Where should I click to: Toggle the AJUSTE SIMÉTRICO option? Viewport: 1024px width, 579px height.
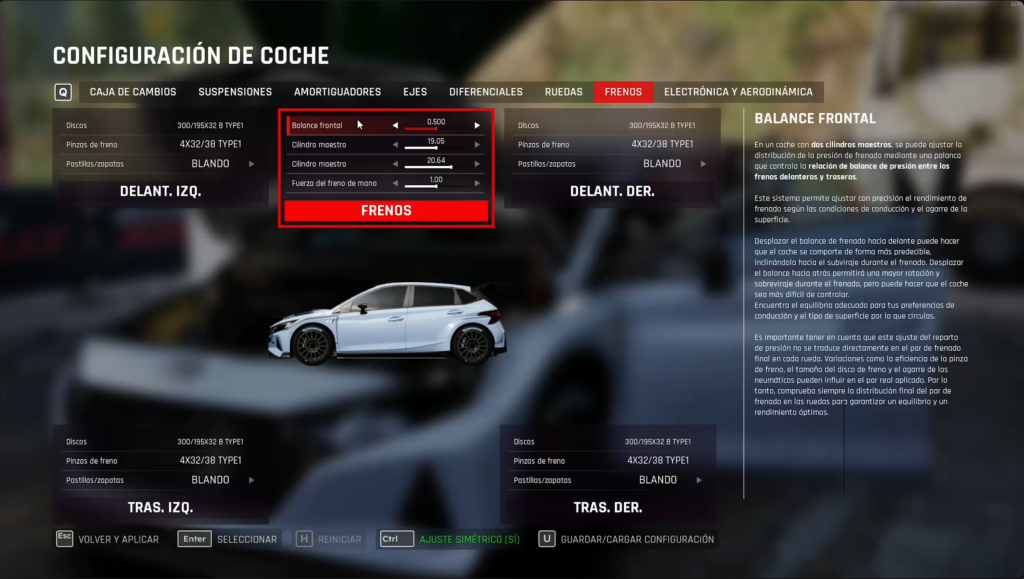[x=469, y=540]
